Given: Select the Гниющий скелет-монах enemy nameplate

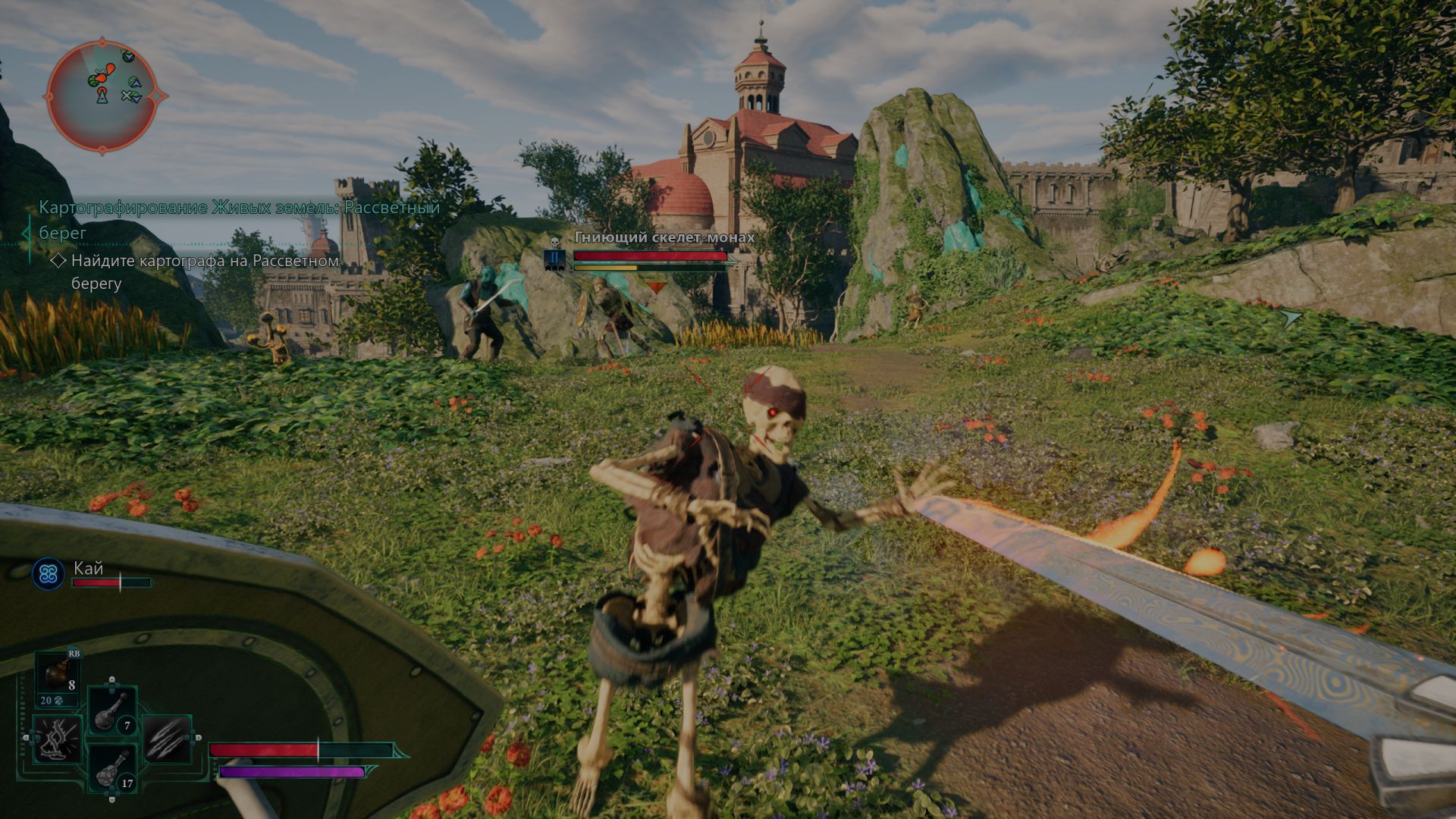Looking at the screenshot, I should pyautogui.click(x=664, y=237).
